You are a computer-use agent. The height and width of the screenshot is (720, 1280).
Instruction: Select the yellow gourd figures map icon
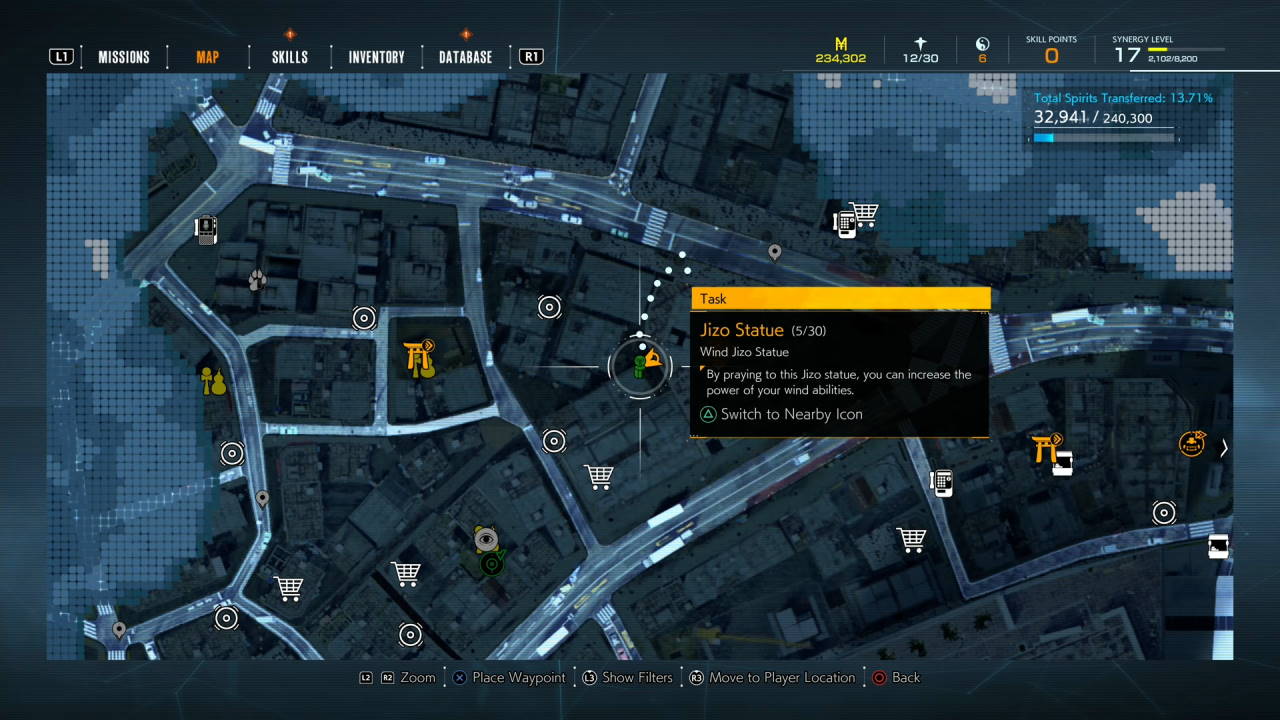pyautogui.click(x=213, y=381)
